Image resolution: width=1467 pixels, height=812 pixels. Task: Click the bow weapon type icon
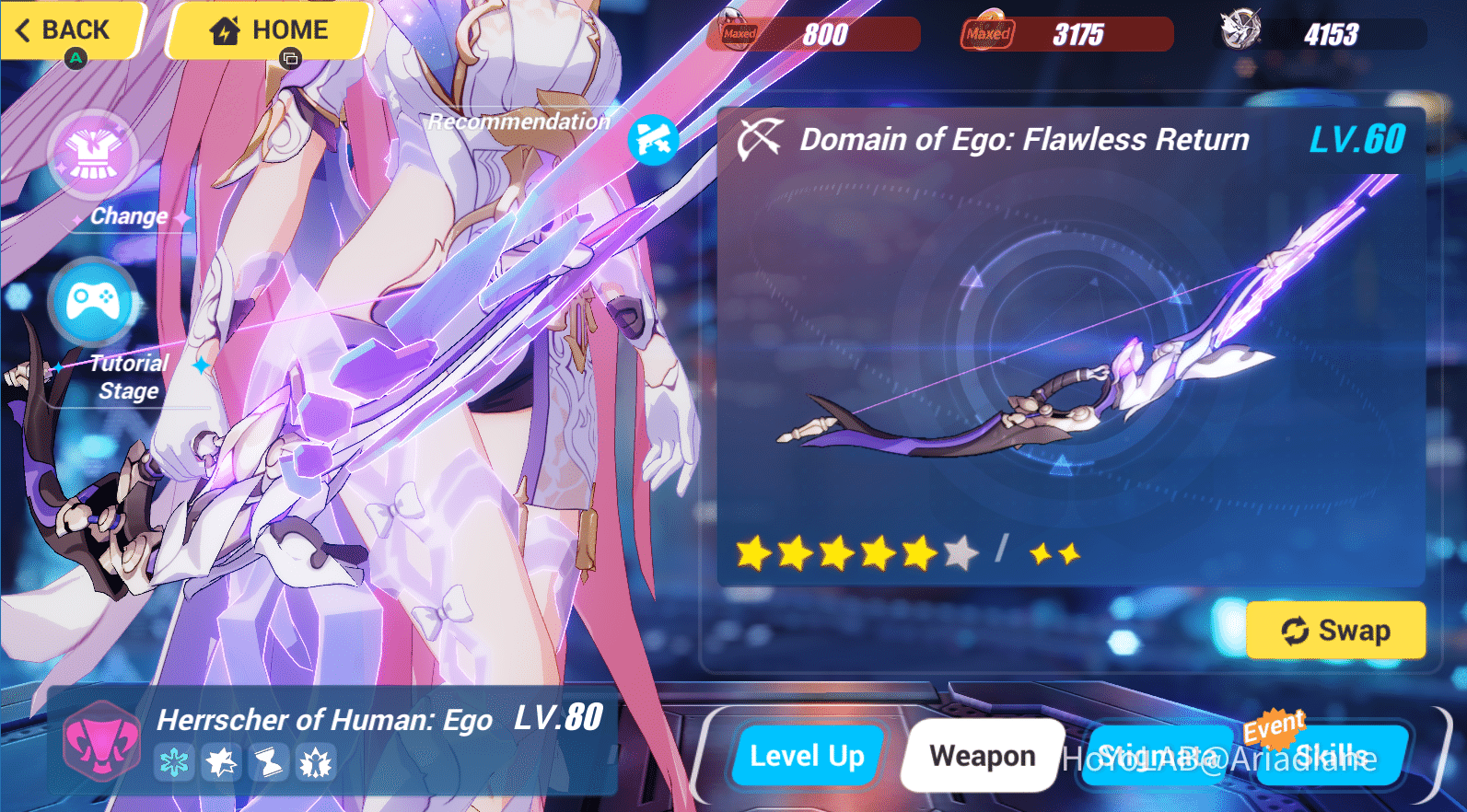coord(757,139)
